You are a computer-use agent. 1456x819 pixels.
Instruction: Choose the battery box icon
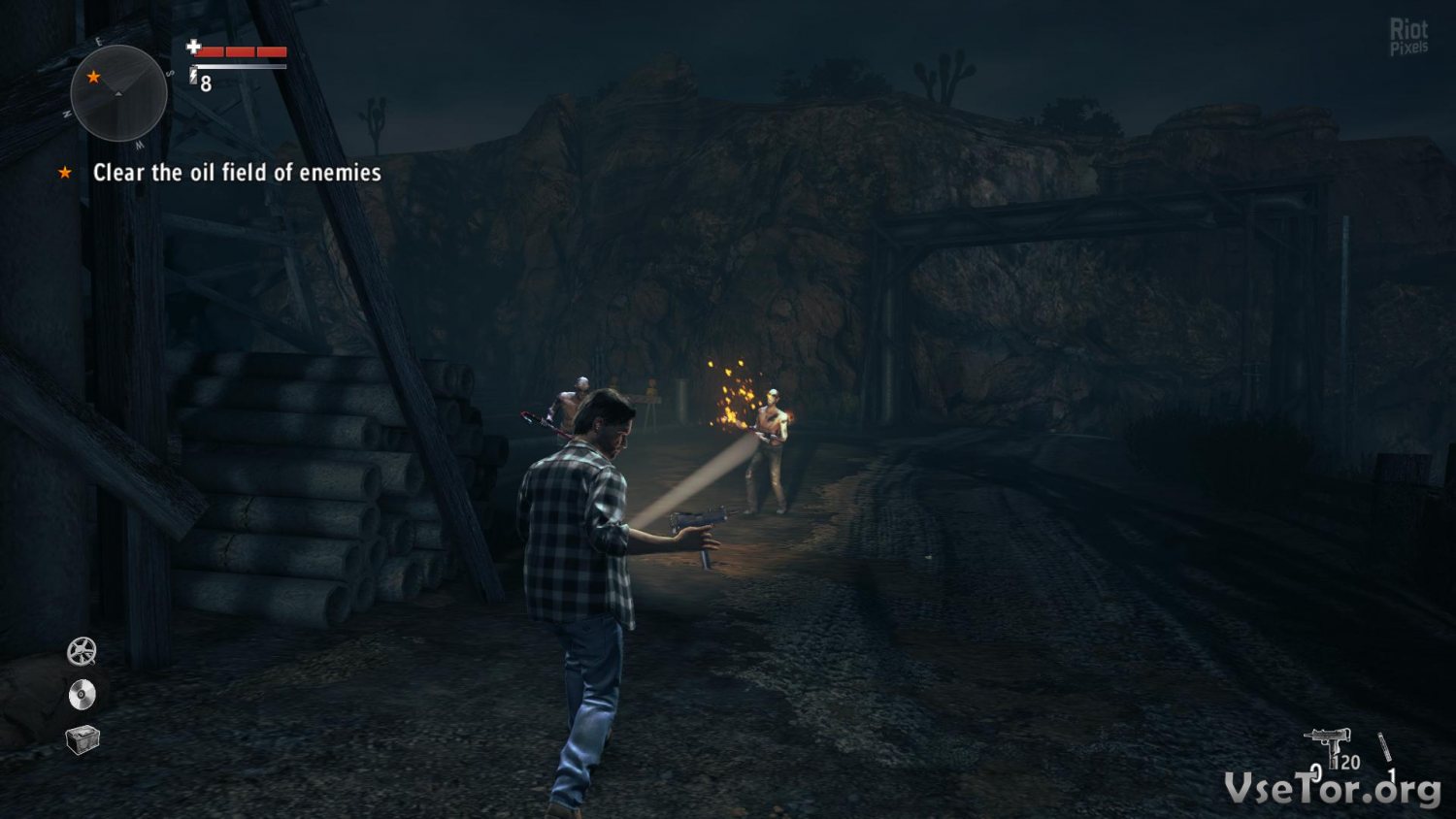point(83,738)
